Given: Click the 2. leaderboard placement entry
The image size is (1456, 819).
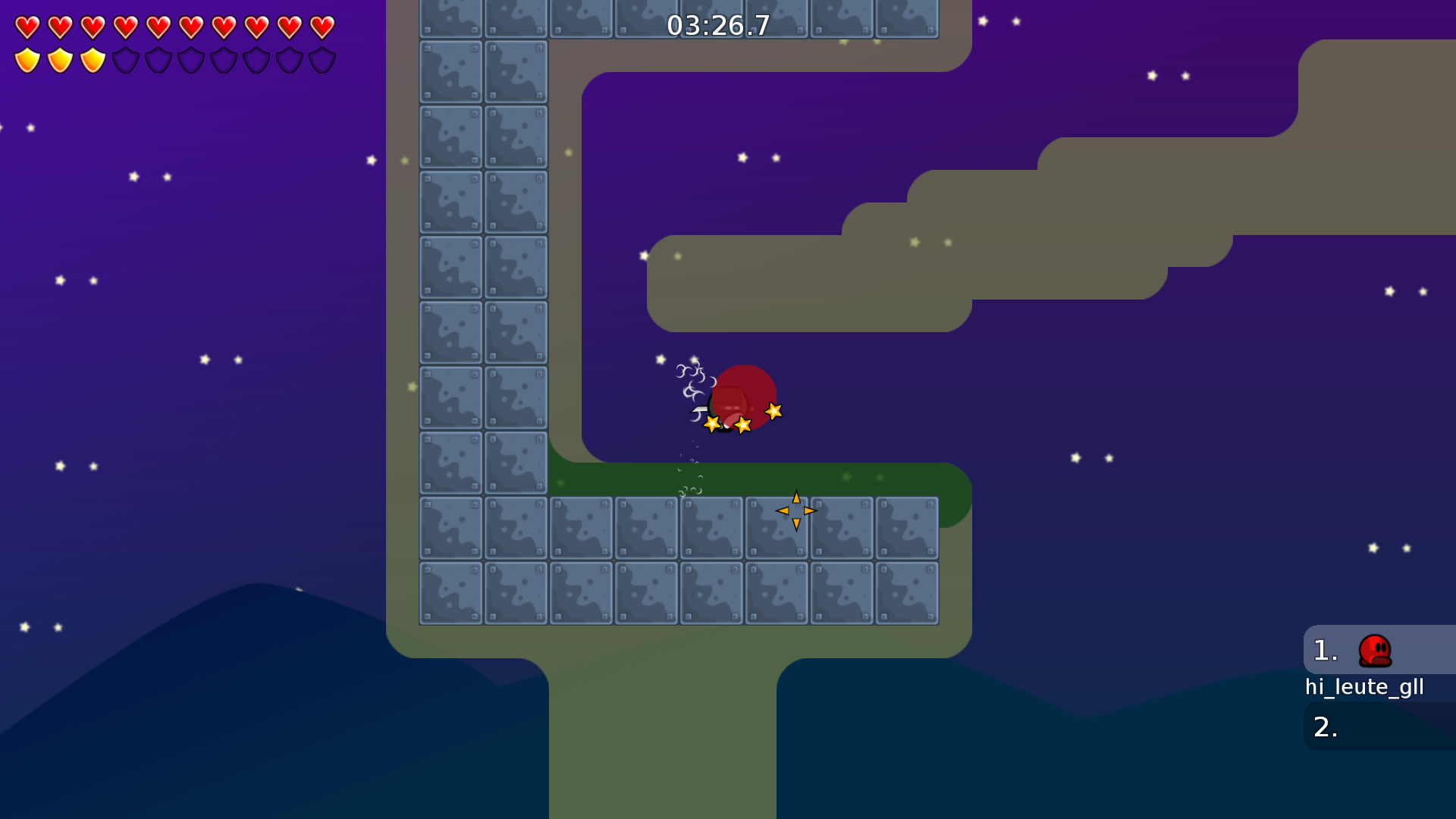Looking at the screenshot, I should pyautogui.click(x=1327, y=726).
